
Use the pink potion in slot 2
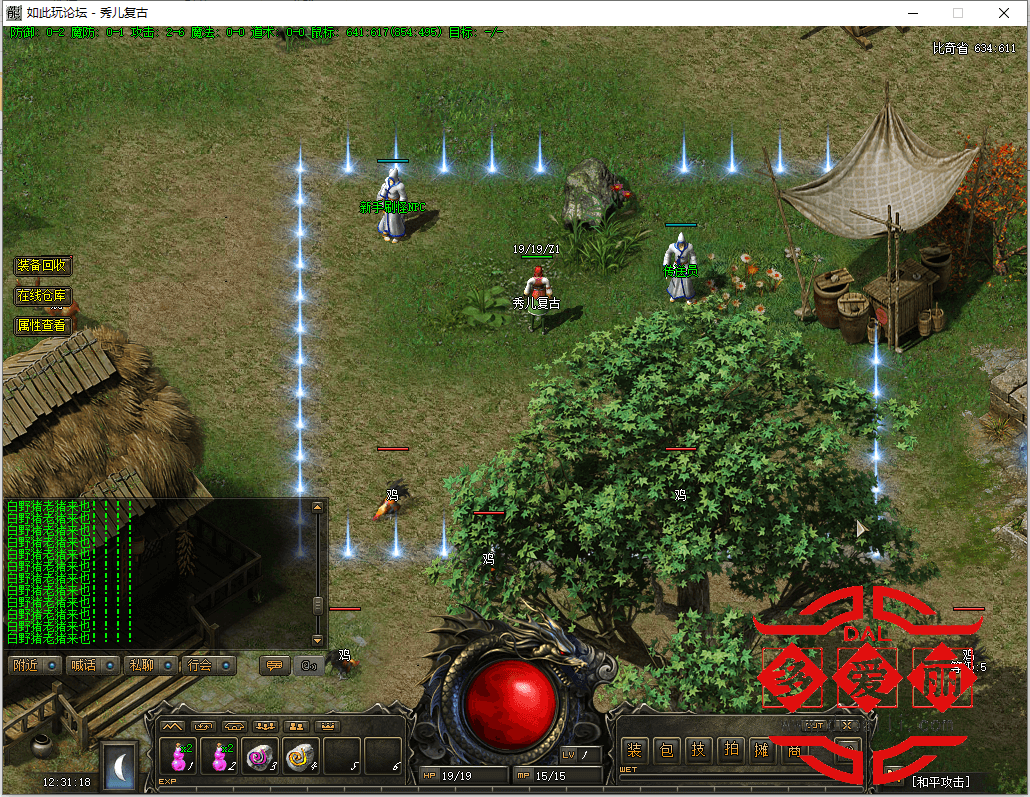coord(220,757)
